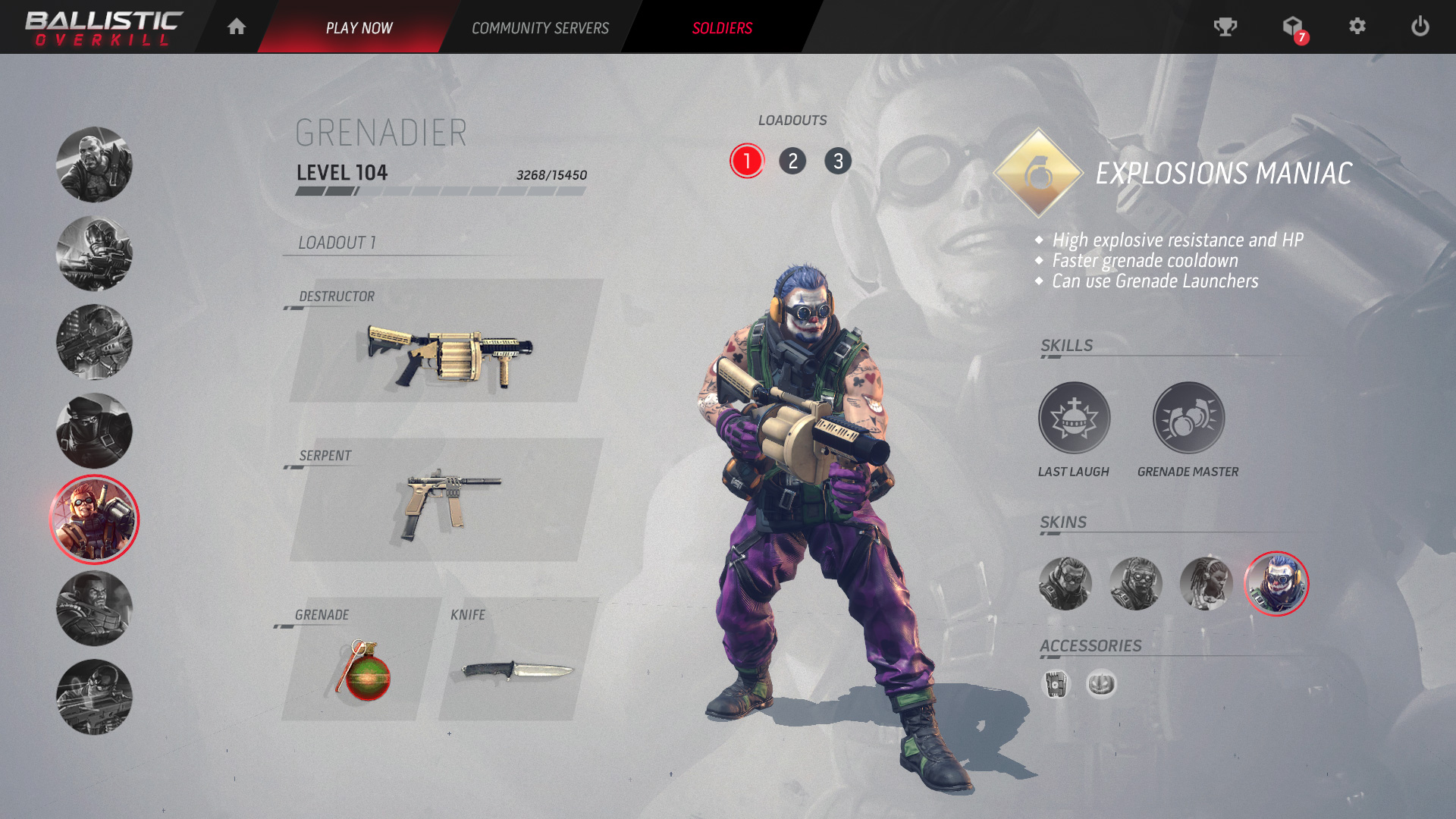Switch to Loadout 2
Screen dimensions: 1456x819
pos(792,161)
